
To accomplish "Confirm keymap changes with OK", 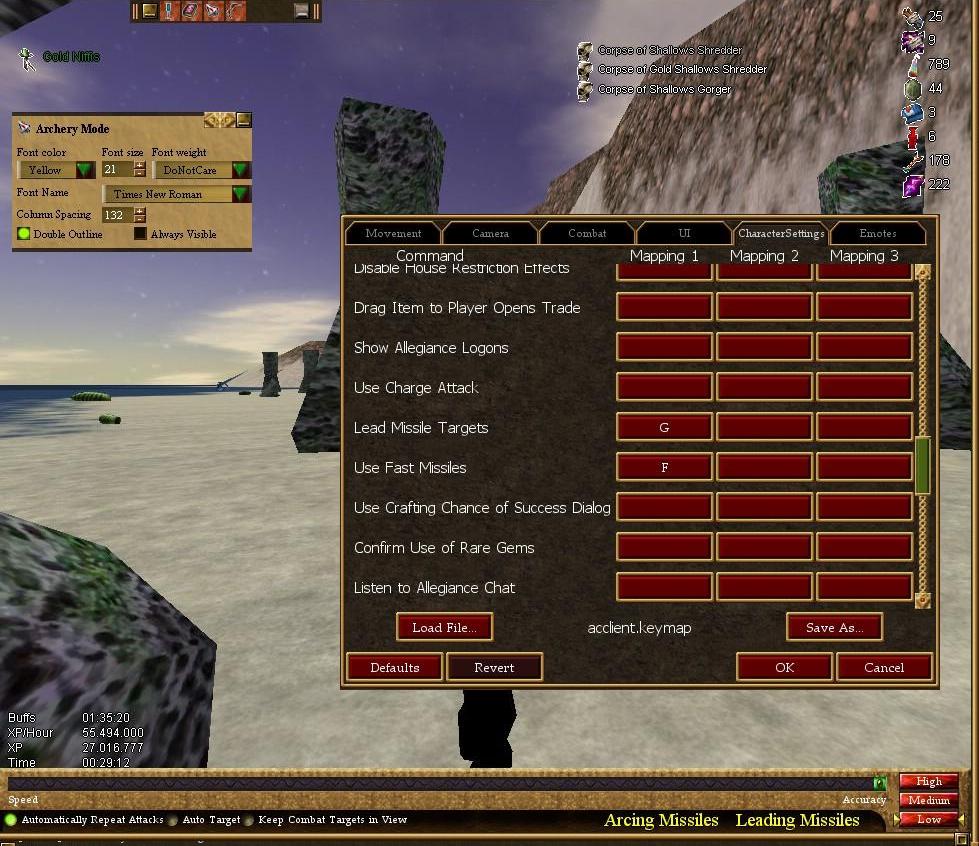I will (x=785, y=667).
